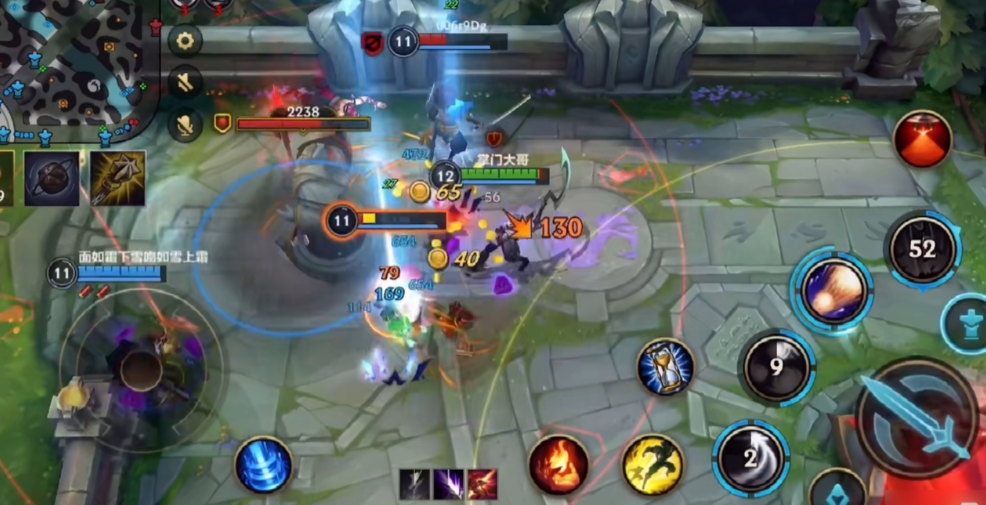Screen dimensions: 986x505
Task: Tap the ability with 2 second cooldown
Action: [x=751, y=458]
